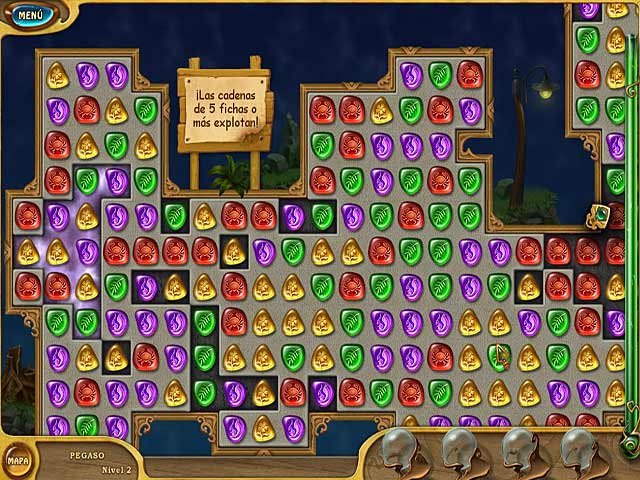Open the MAPA map button

tap(17, 460)
